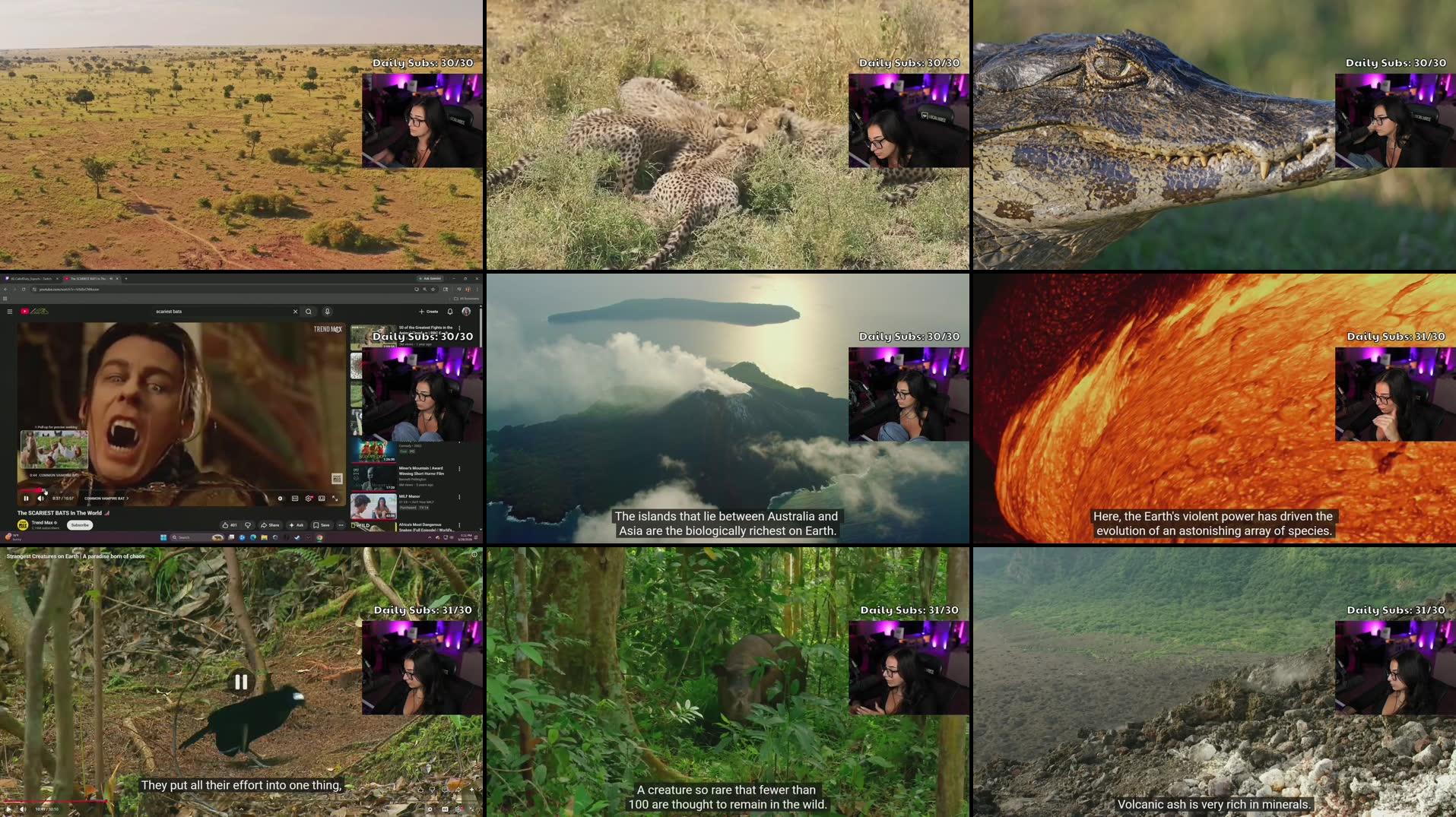The image size is (1456, 817).
Task: Open the Create menu on YouTube
Action: [x=428, y=312]
